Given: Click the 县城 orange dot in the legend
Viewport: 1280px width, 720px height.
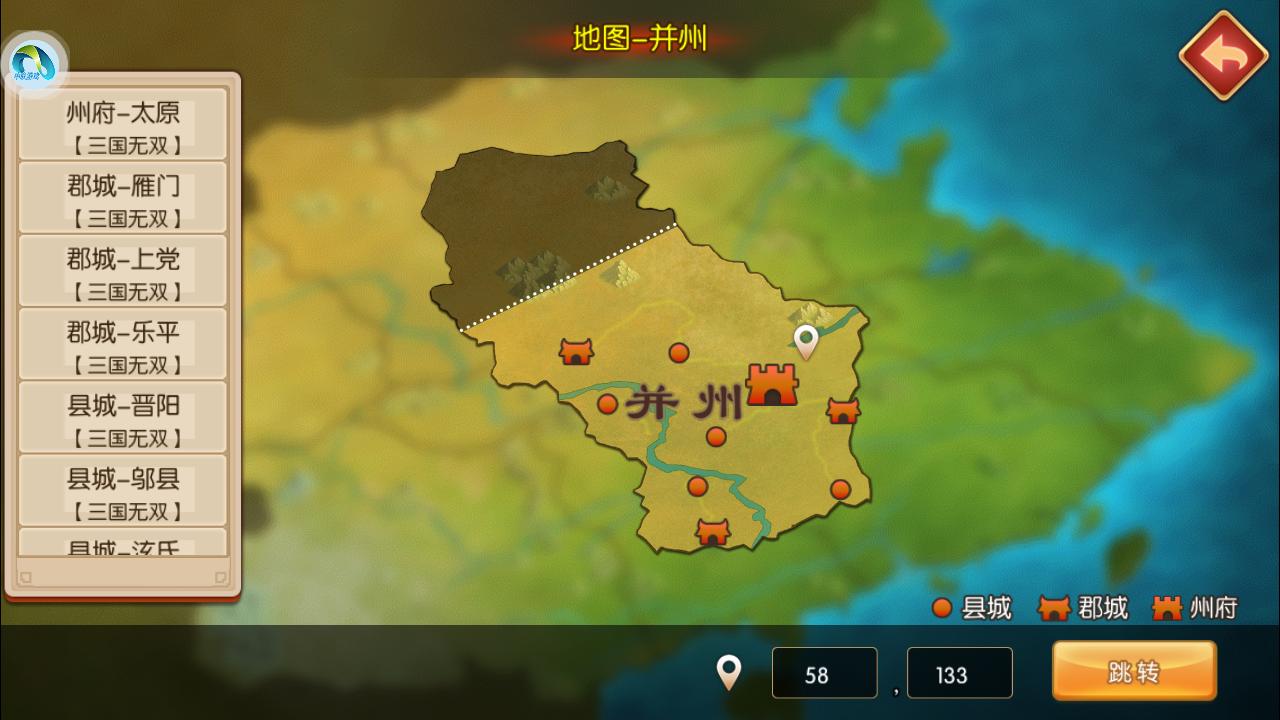Looking at the screenshot, I should [943, 607].
